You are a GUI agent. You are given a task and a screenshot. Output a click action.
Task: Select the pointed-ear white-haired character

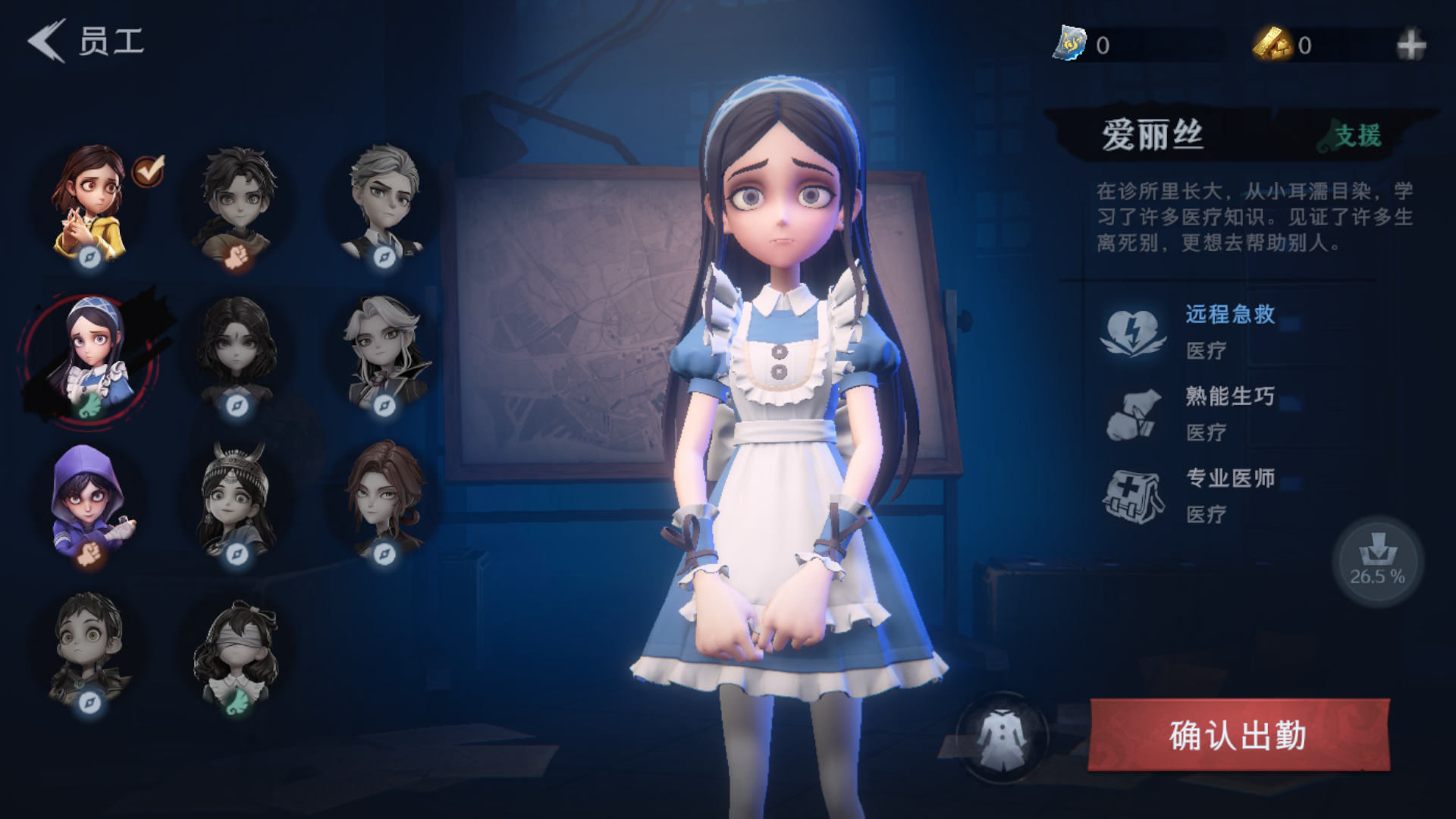384,353
